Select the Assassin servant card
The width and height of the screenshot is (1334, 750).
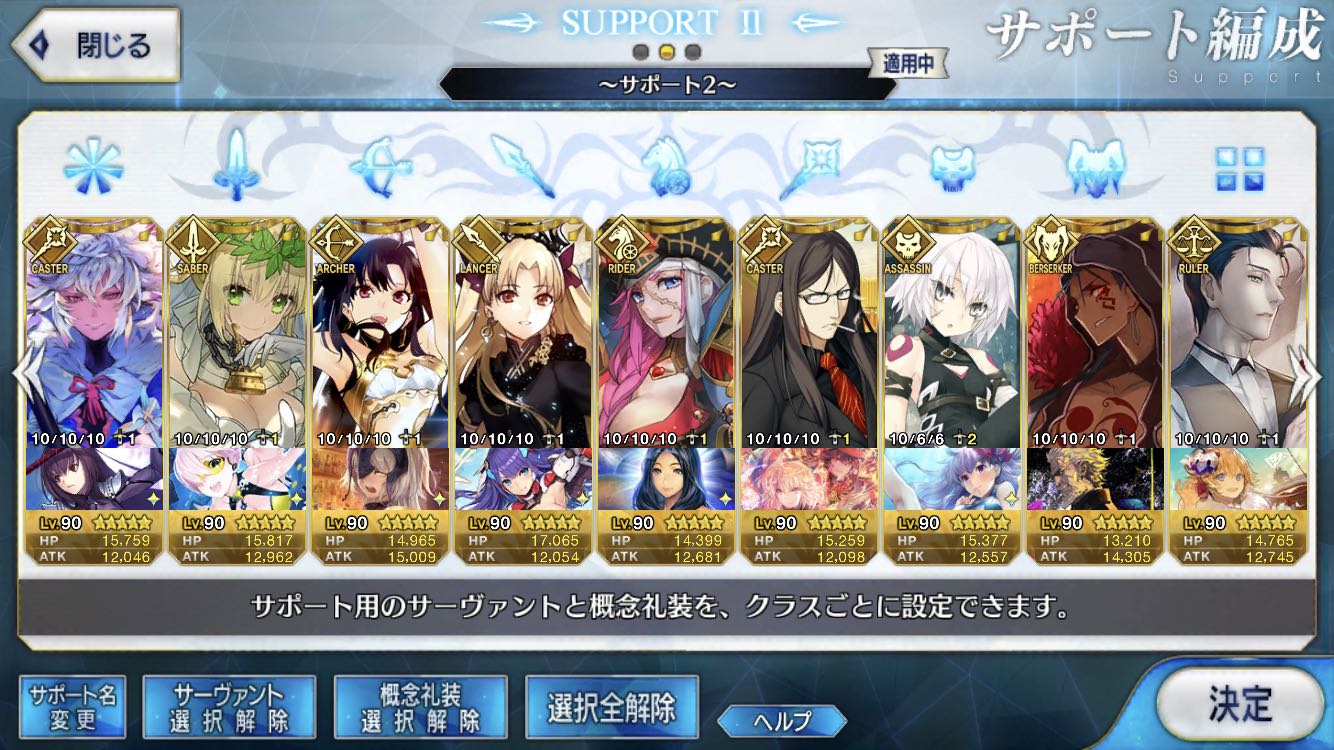tap(951, 340)
